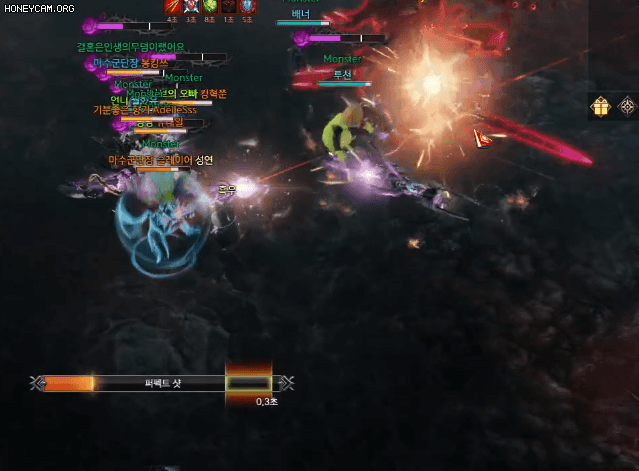Select the green buff icon
The width and height of the screenshot is (639, 471).
pyautogui.click(x=209, y=6)
